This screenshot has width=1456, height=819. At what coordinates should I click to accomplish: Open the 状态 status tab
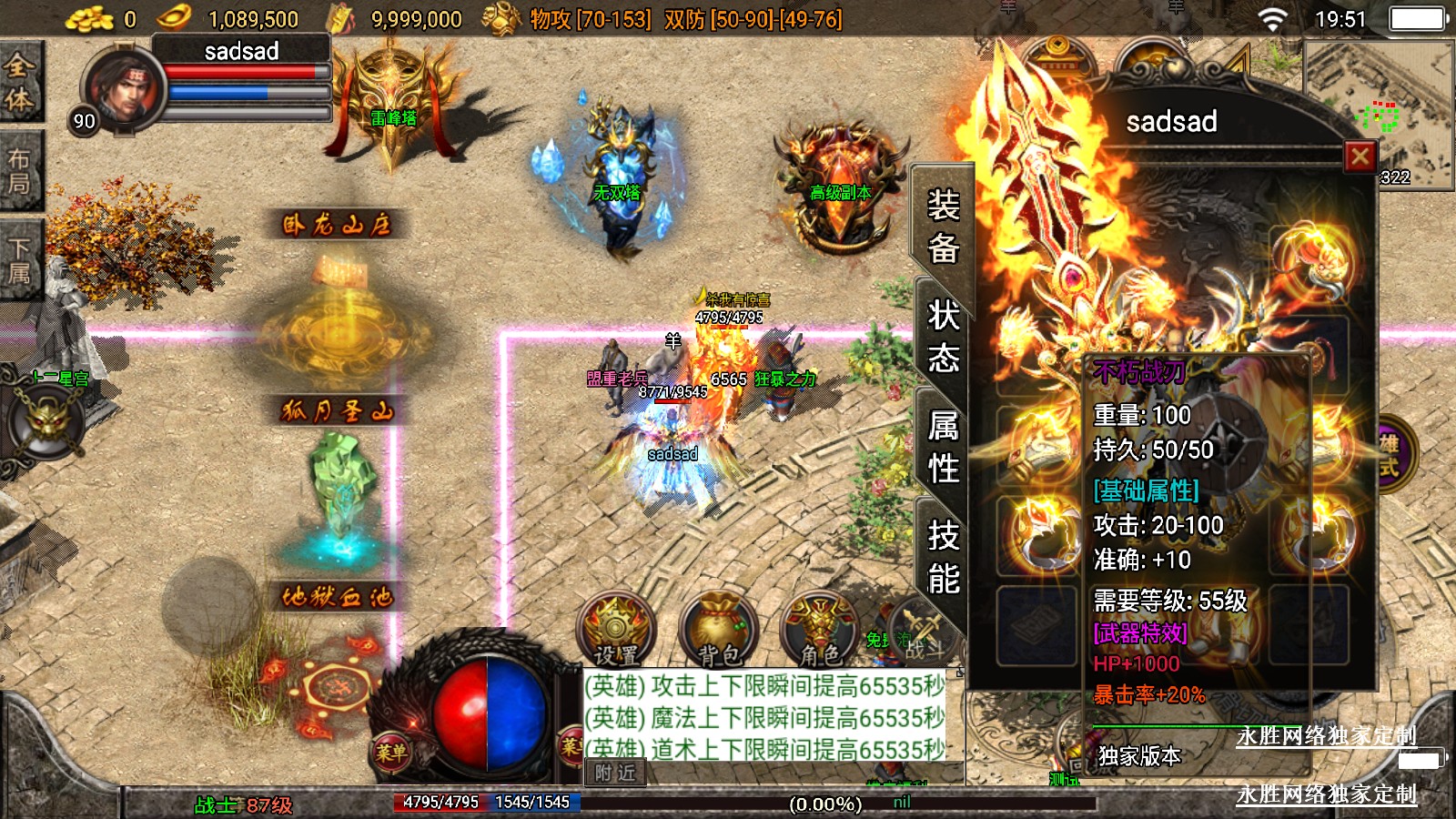(944, 337)
